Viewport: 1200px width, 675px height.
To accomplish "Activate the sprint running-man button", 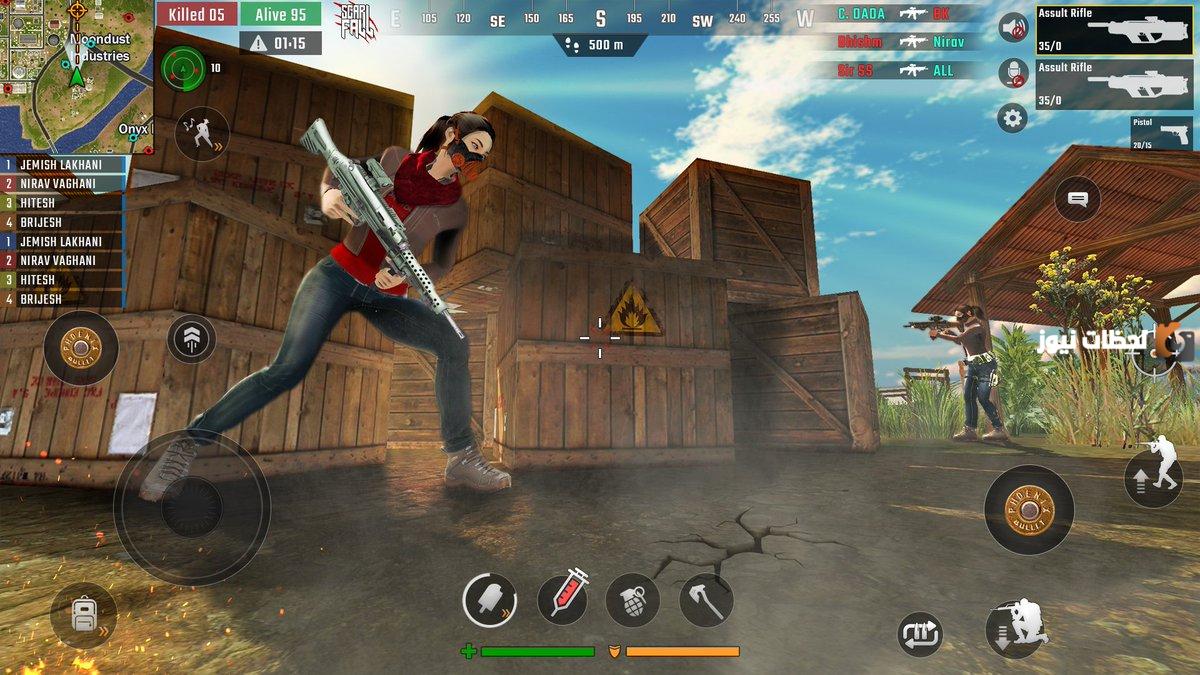I will 200,134.
